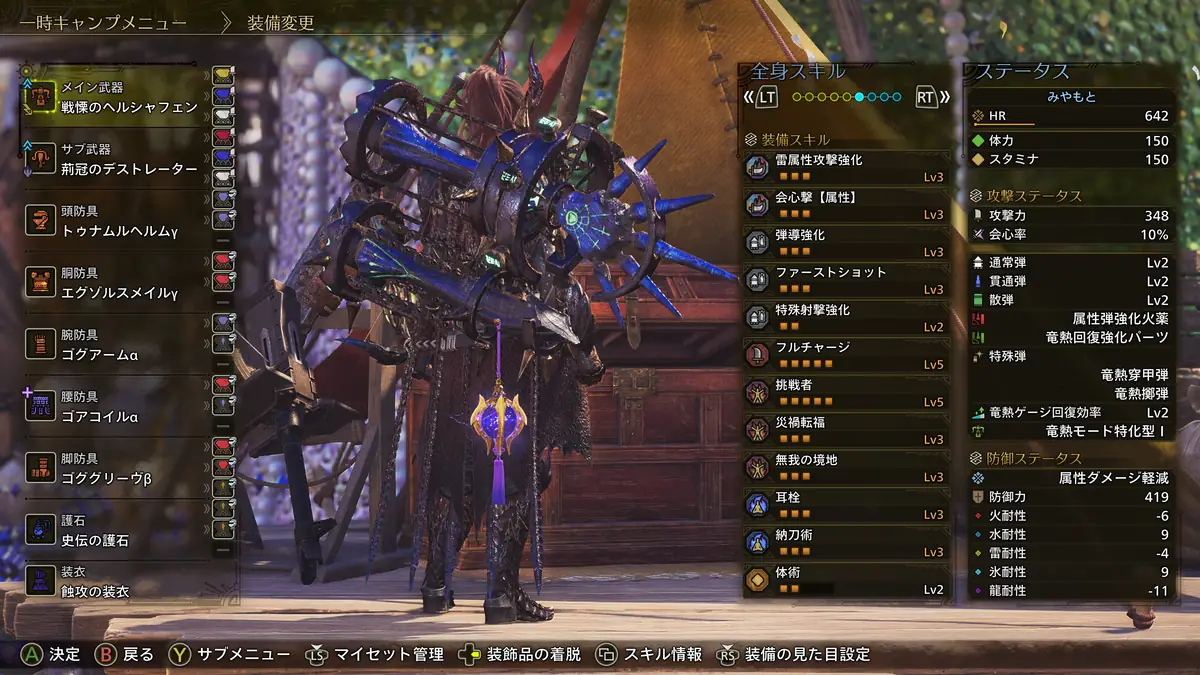This screenshot has width=1200, height=675.
Task: Select the main weapon 戦慄のヘルシャフェン slot
Action: pos(115,98)
